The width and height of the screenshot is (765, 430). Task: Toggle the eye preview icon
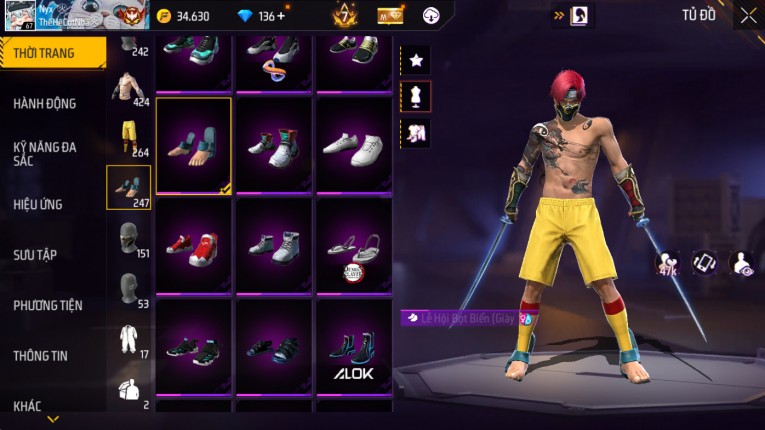pos(742,263)
